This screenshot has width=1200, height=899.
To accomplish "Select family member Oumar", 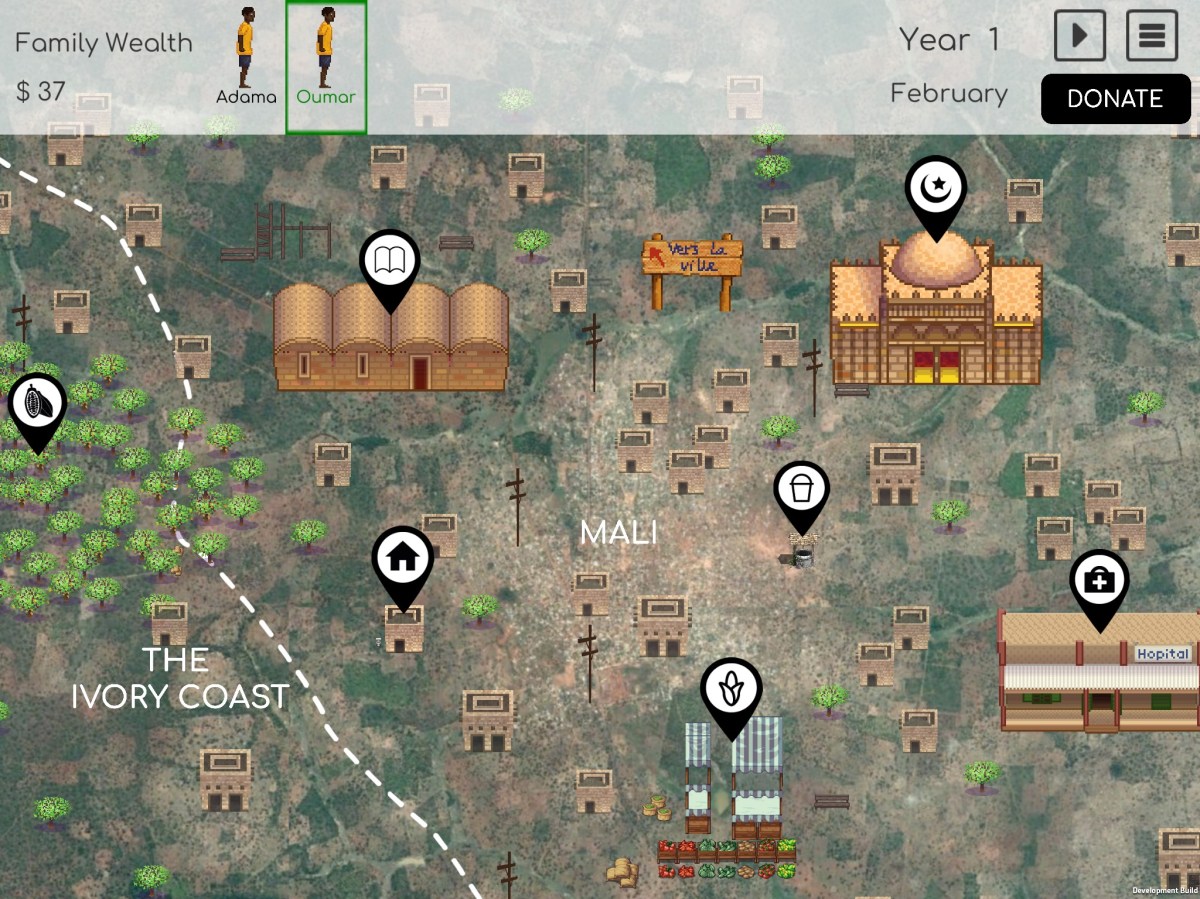I will [x=326, y=58].
